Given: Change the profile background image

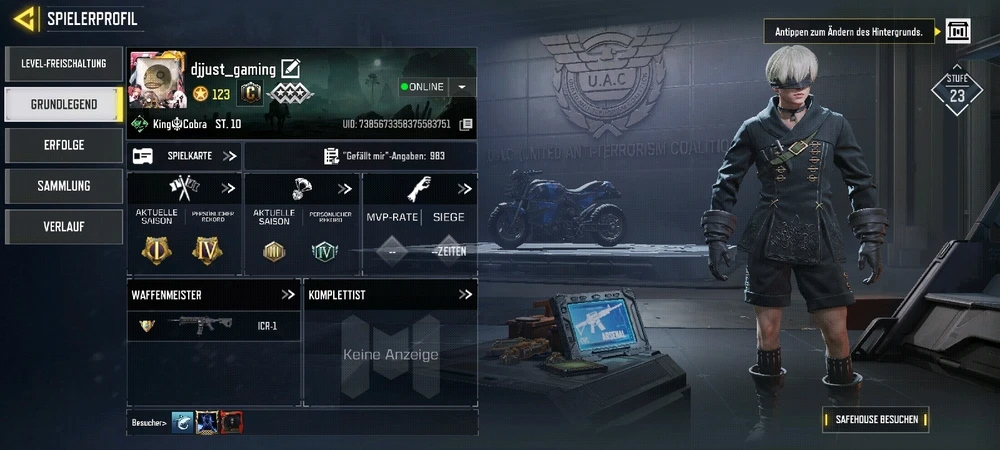Looking at the screenshot, I should [958, 31].
